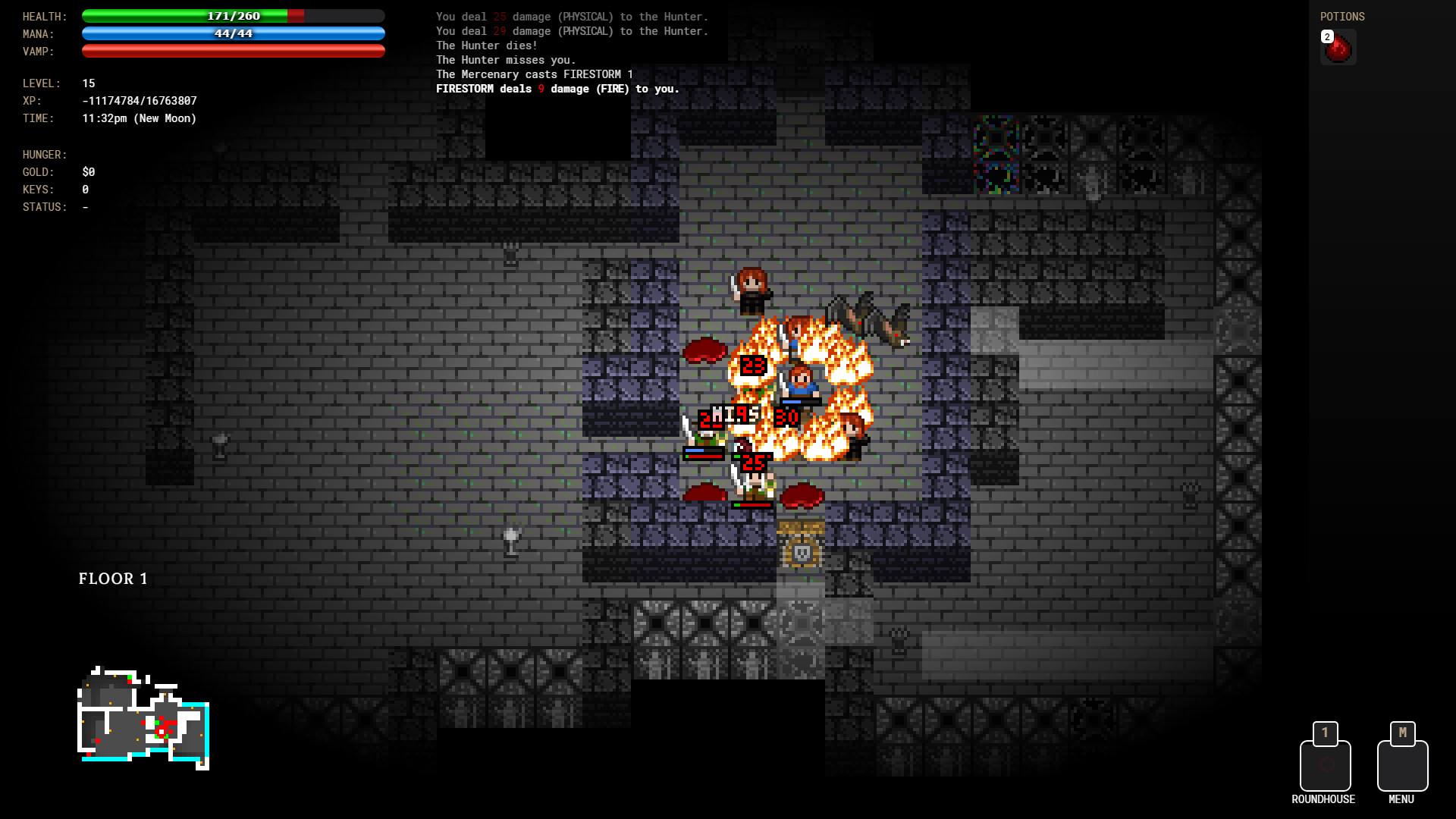Use the red blood potion slot
Screen dimensions: 1456x819
1338,48
